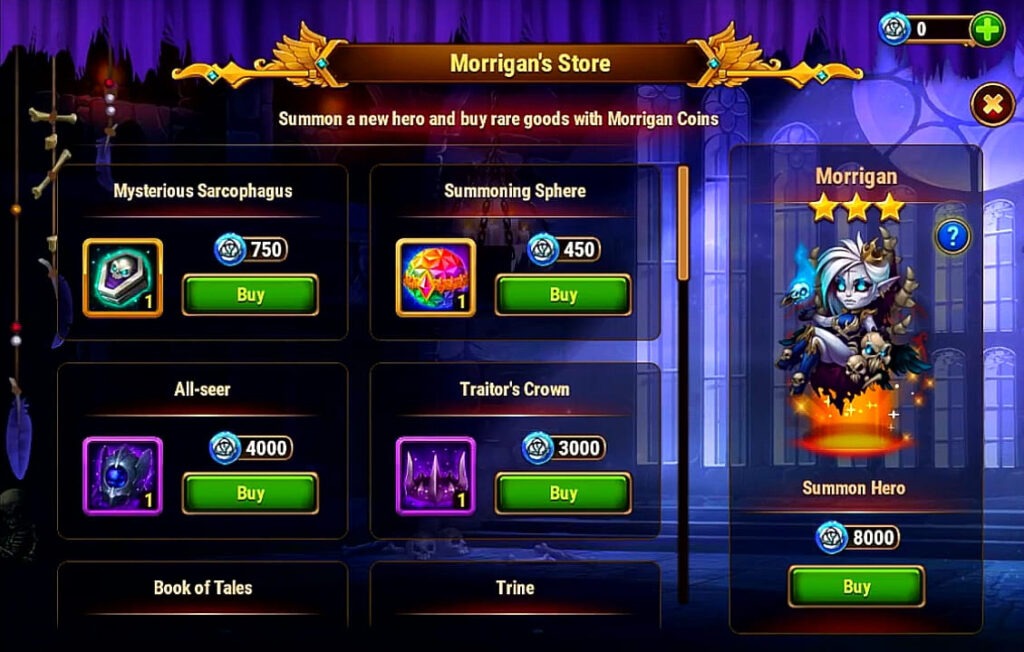The height and width of the screenshot is (652, 1024).
Task: Close Morrigan's Store window
Action: tap(992, 104)
